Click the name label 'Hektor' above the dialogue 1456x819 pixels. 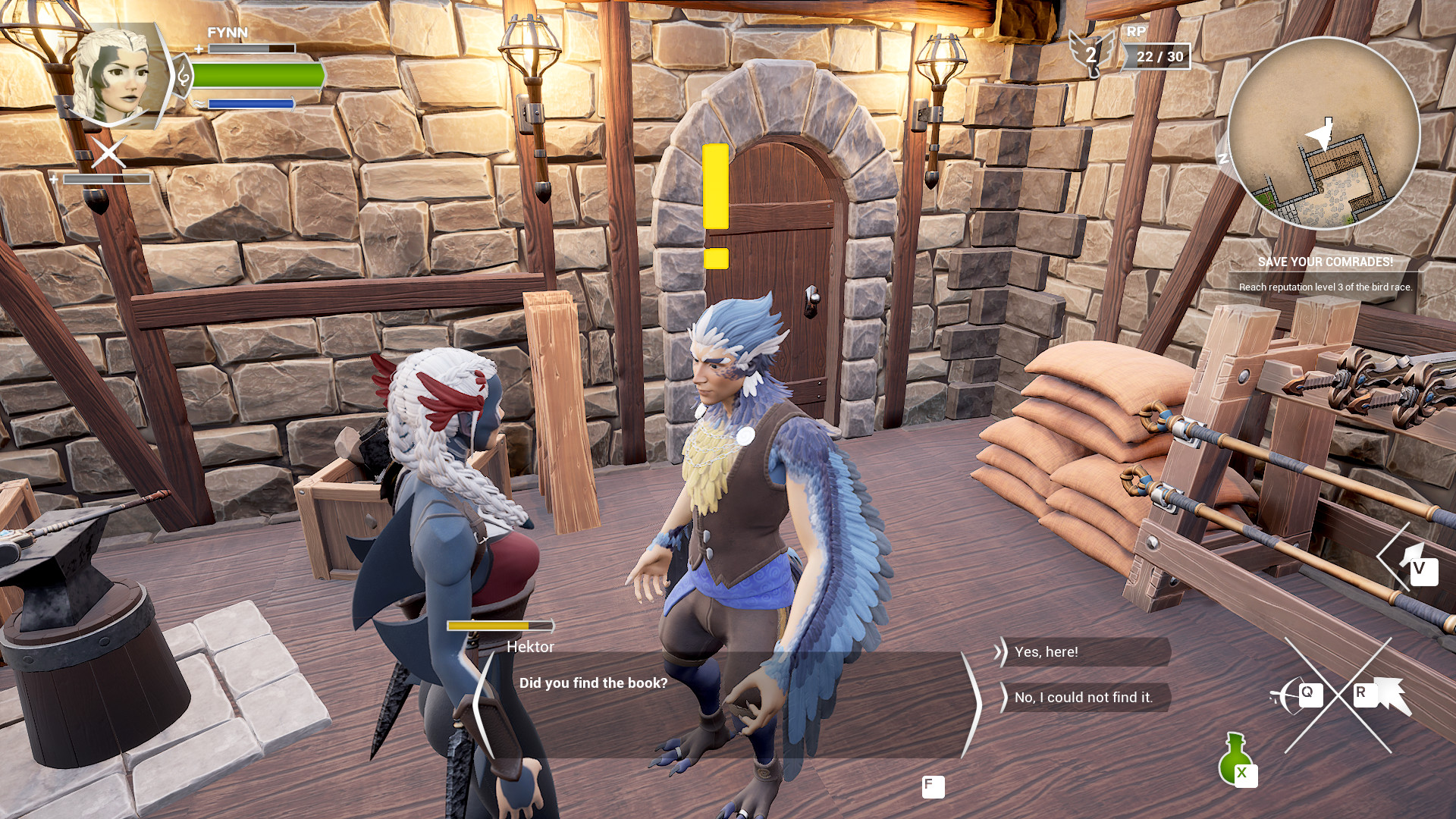530,647
